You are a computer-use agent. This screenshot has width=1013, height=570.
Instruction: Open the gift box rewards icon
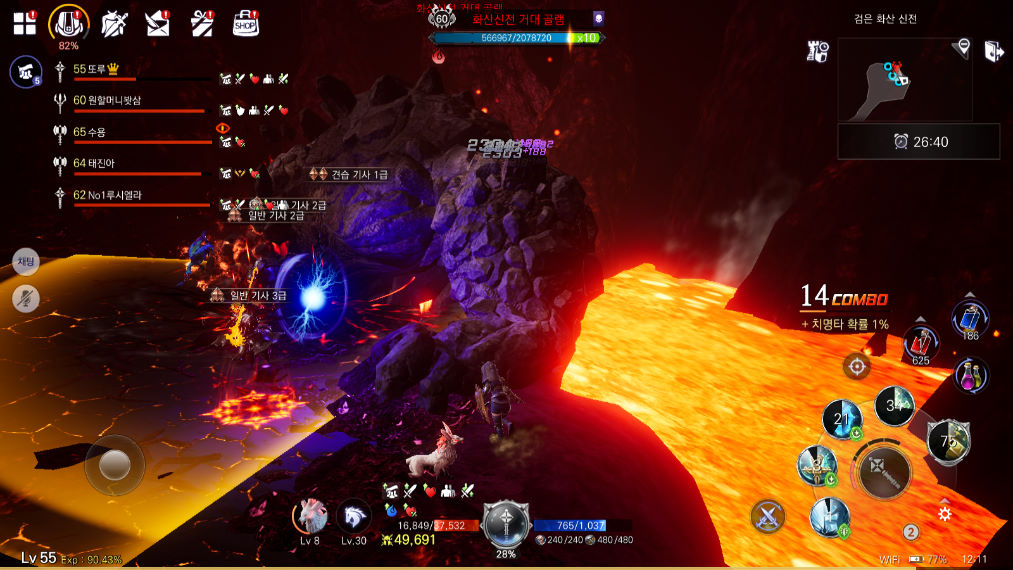[x=202, y=24]
